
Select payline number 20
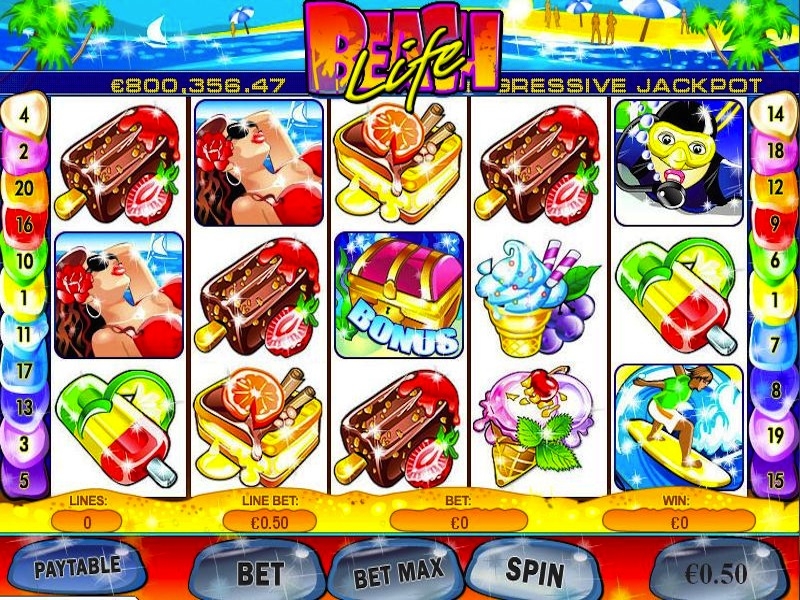pos(24,188)
